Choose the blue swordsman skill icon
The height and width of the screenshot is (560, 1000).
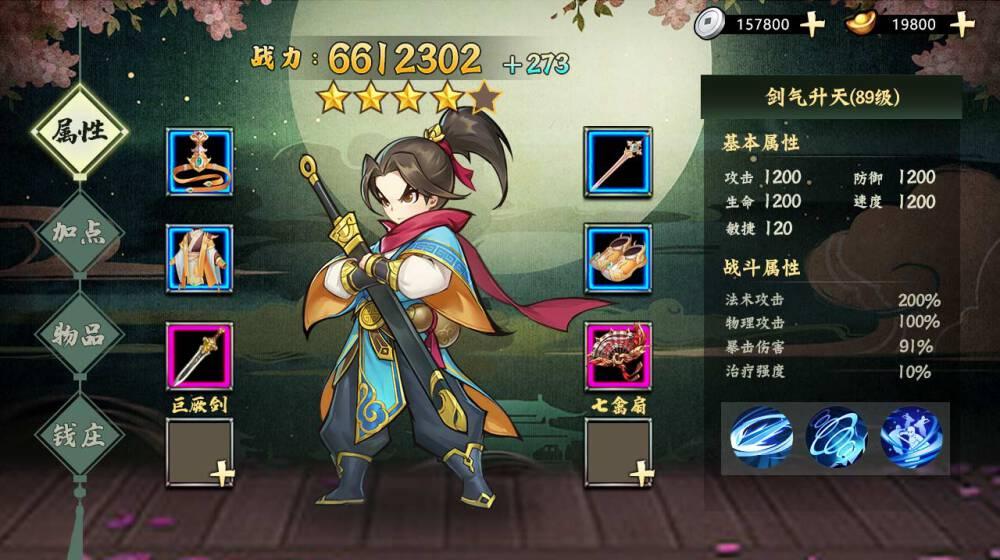pyautogui.click(x=911, y=436)
